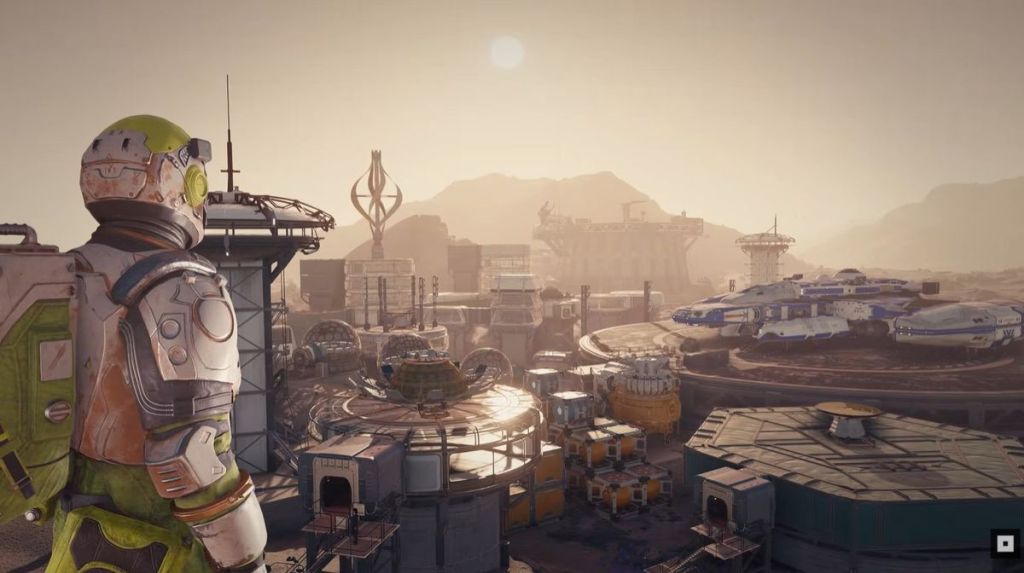Click the white square watermark icon
Viewport: 1024px width, 573px height.
pos(1004,543)
